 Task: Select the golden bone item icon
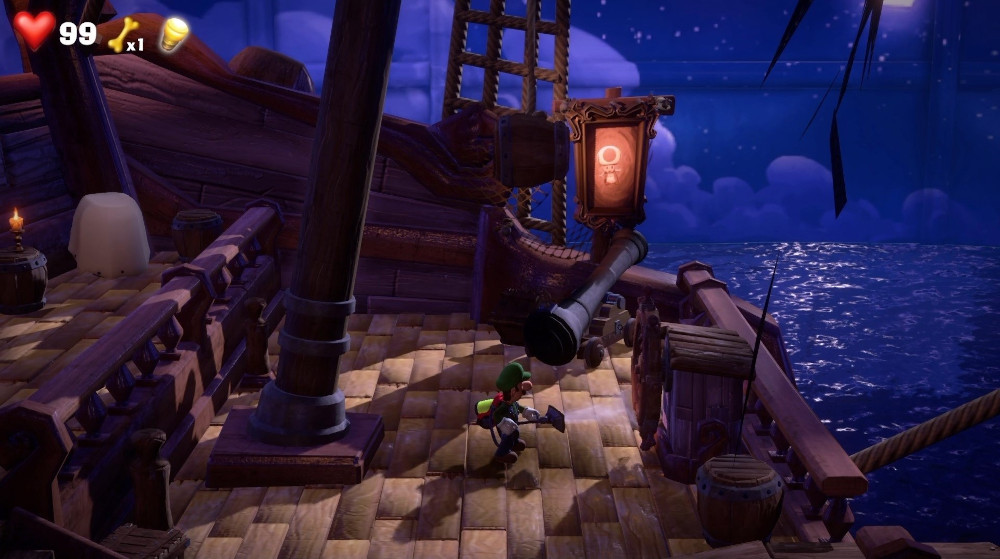pos(121,36)
